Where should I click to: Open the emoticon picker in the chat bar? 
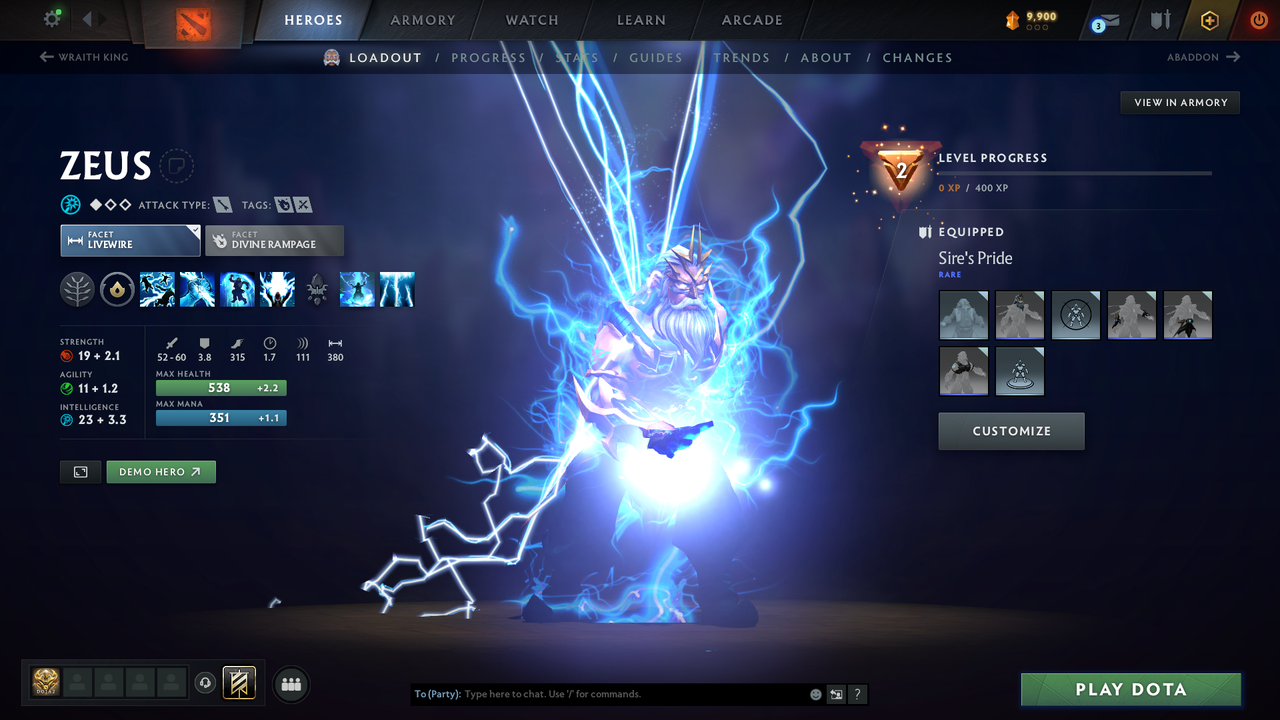[x=815, y=693]
